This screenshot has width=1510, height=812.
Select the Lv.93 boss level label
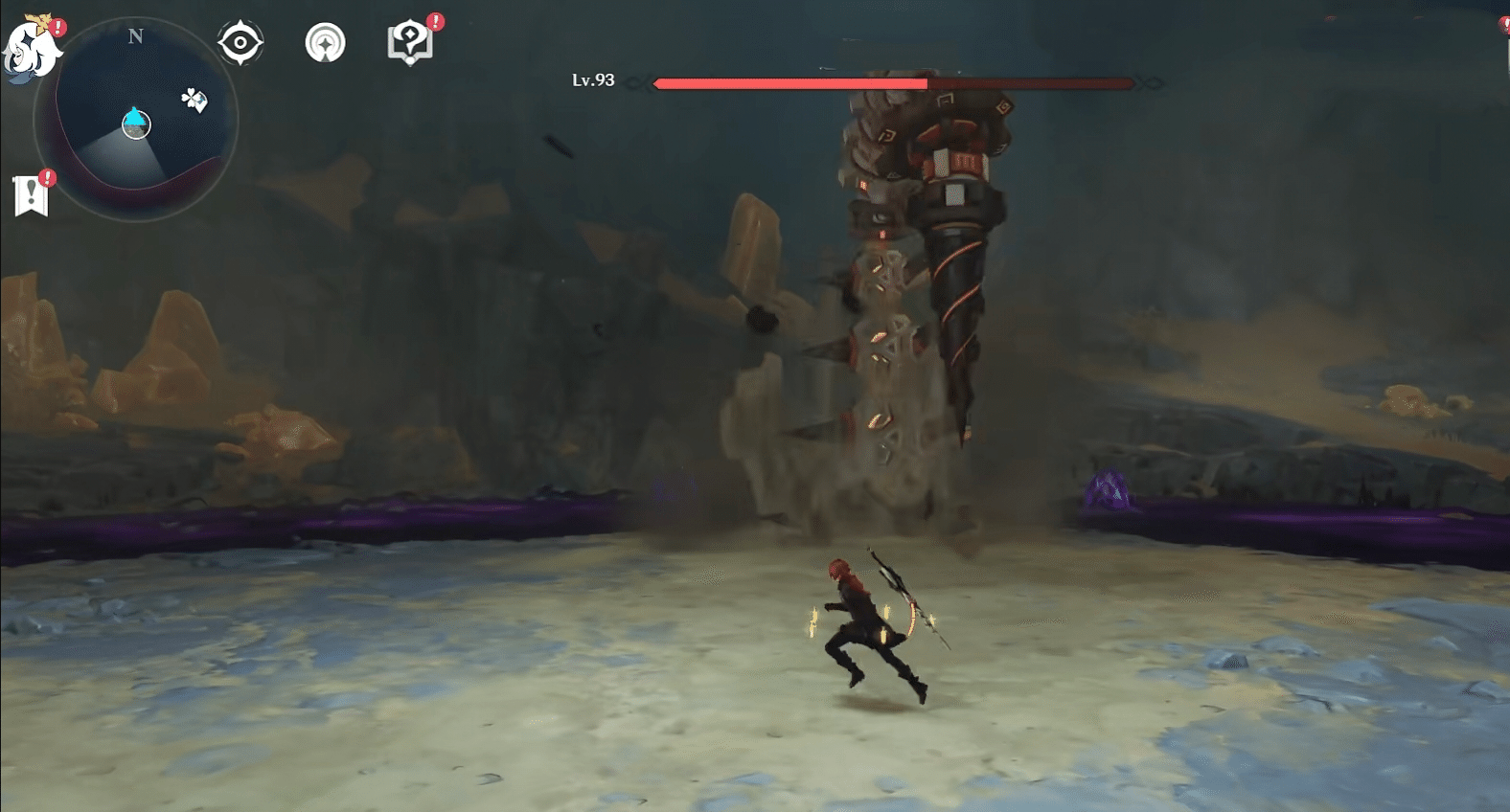coord(595,82)
